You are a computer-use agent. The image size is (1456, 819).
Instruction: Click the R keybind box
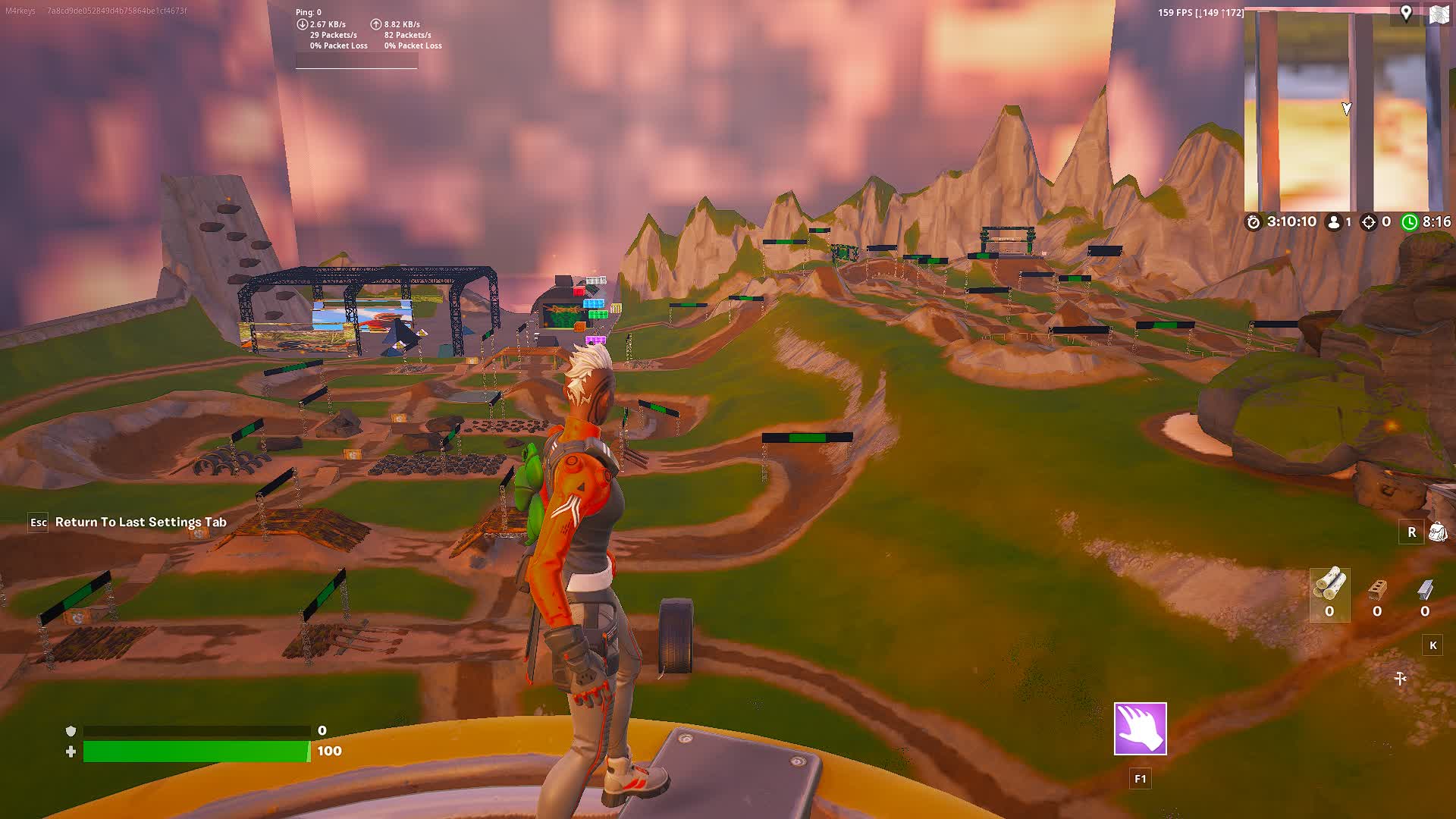[x=1411, y=532]
